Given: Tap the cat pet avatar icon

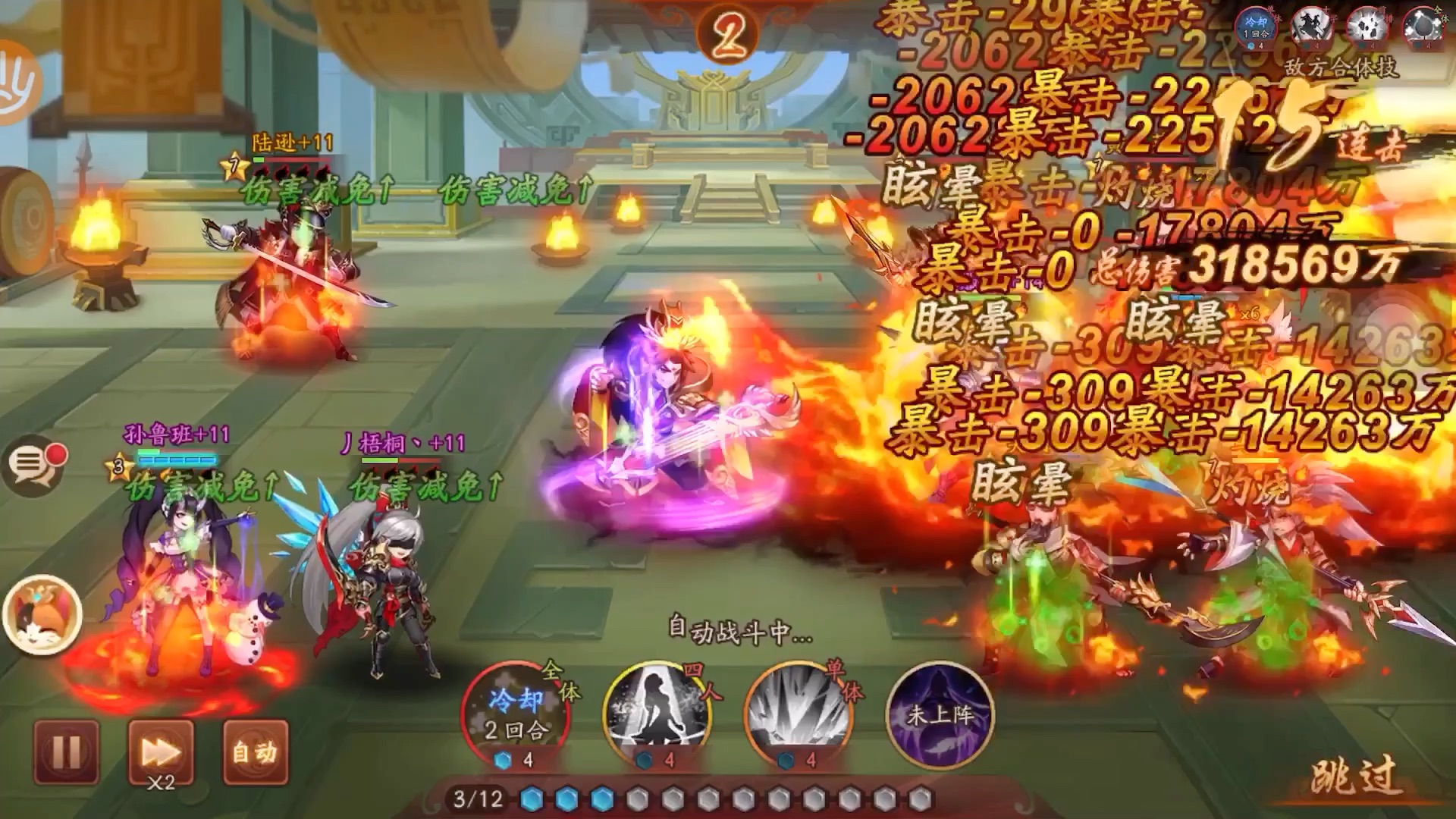Looking at the screenshot, I should [42, 614].
